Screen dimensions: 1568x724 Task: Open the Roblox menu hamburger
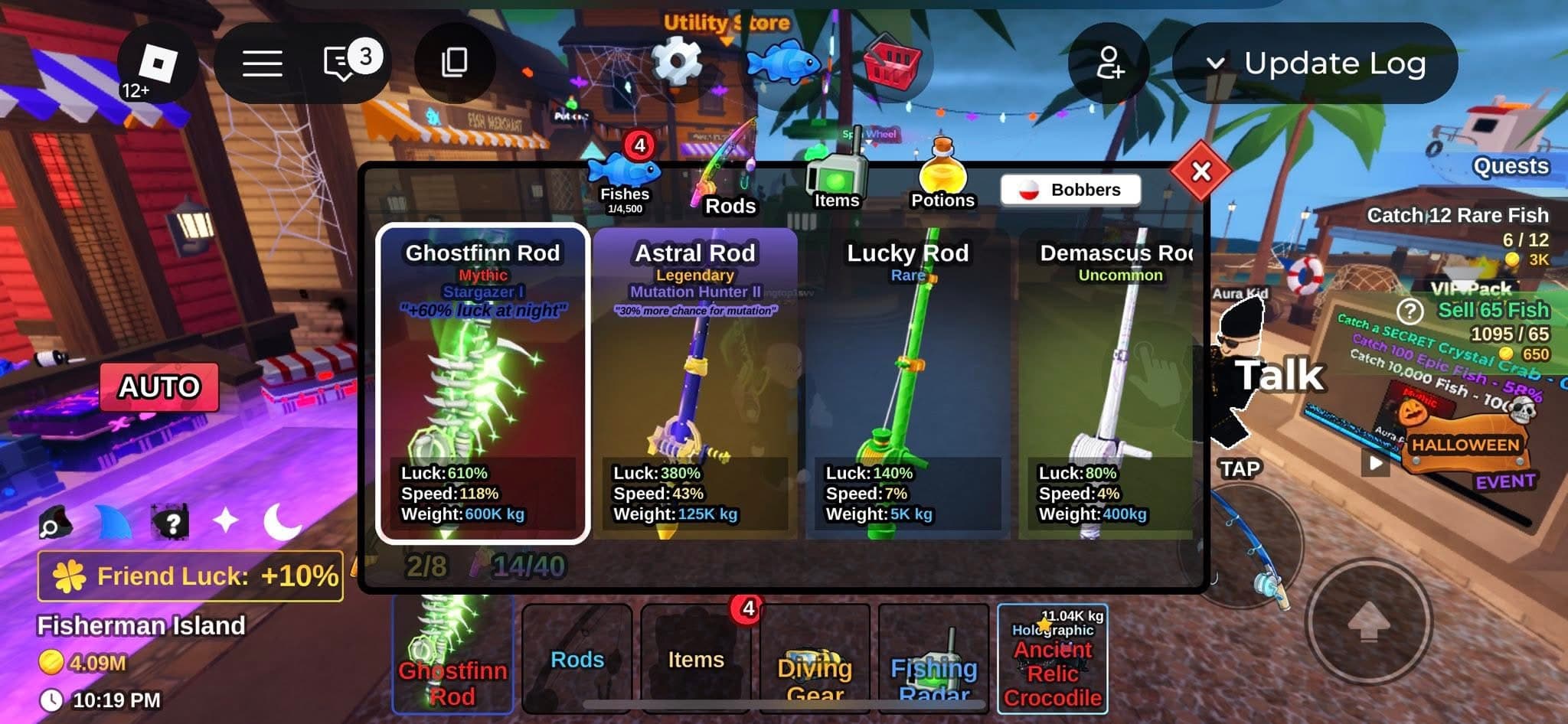pyautogui.click(x=262, y=63)
